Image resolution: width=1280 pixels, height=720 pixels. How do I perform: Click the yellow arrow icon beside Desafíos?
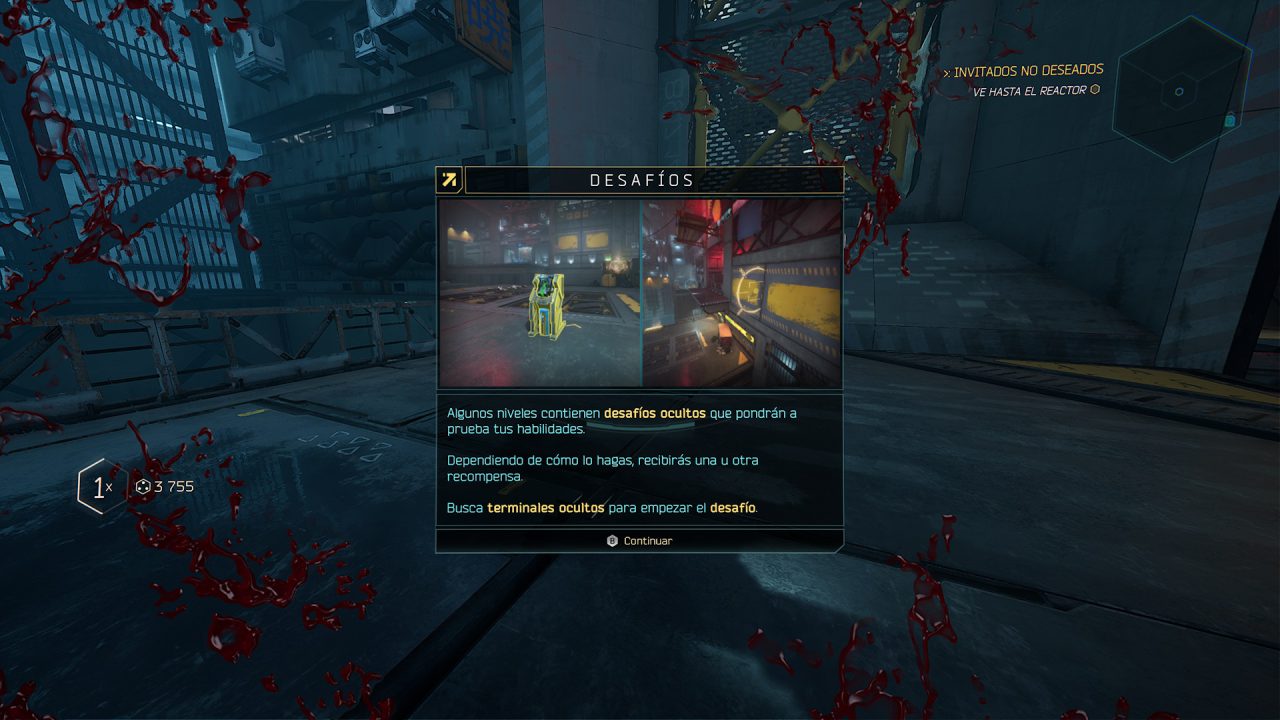[x=449, y=180]
